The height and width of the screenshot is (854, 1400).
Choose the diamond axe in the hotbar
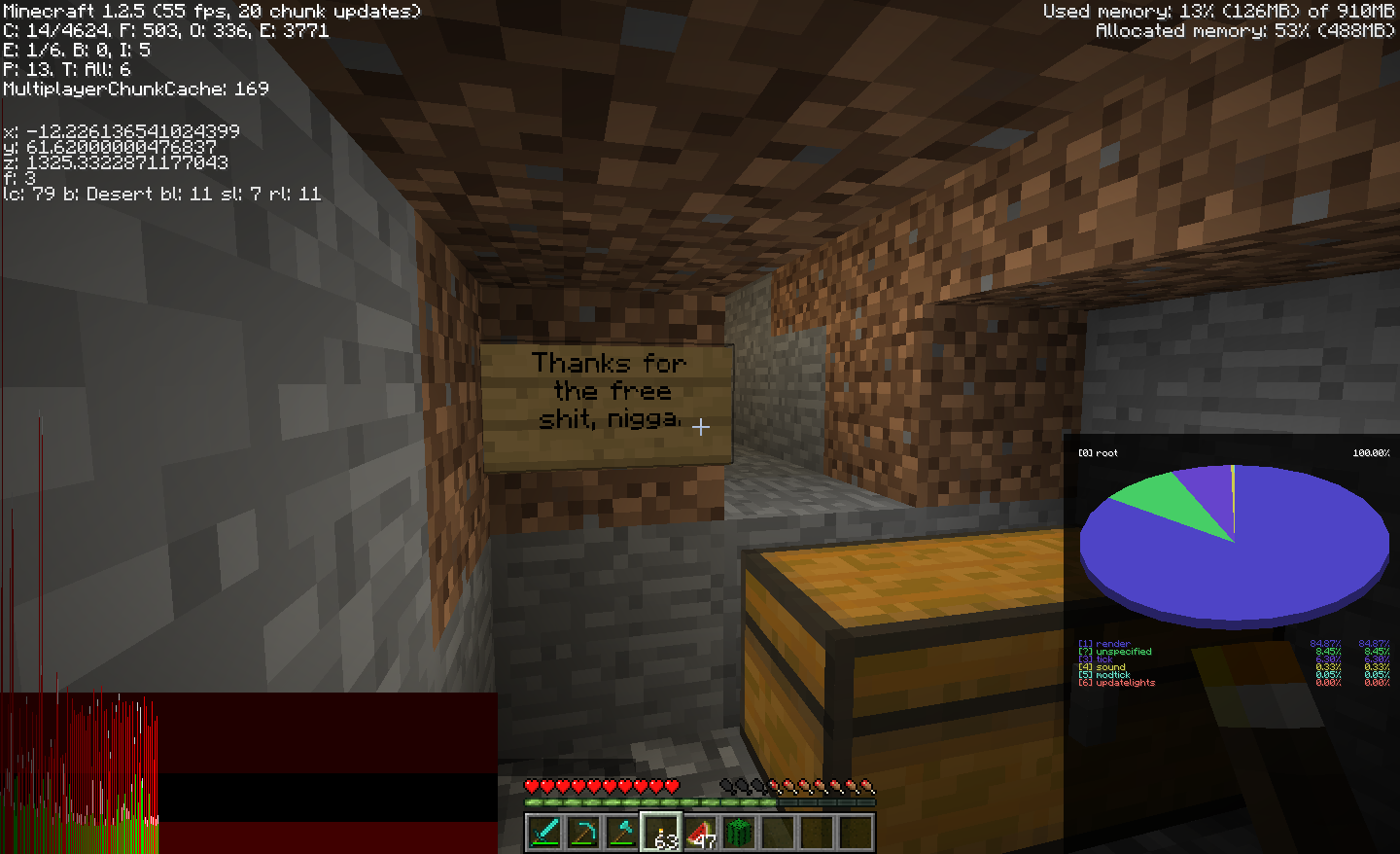[622, 833]
